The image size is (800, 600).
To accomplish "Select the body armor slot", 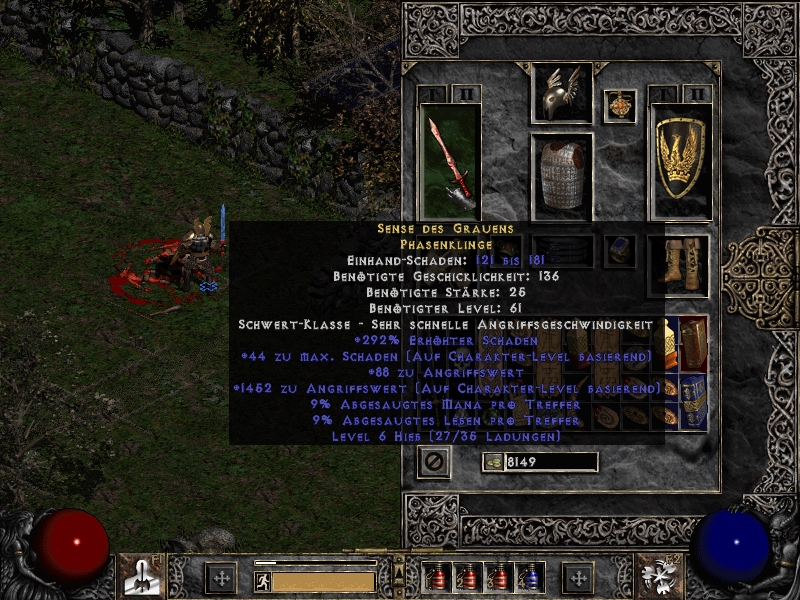I will (562, 176).
